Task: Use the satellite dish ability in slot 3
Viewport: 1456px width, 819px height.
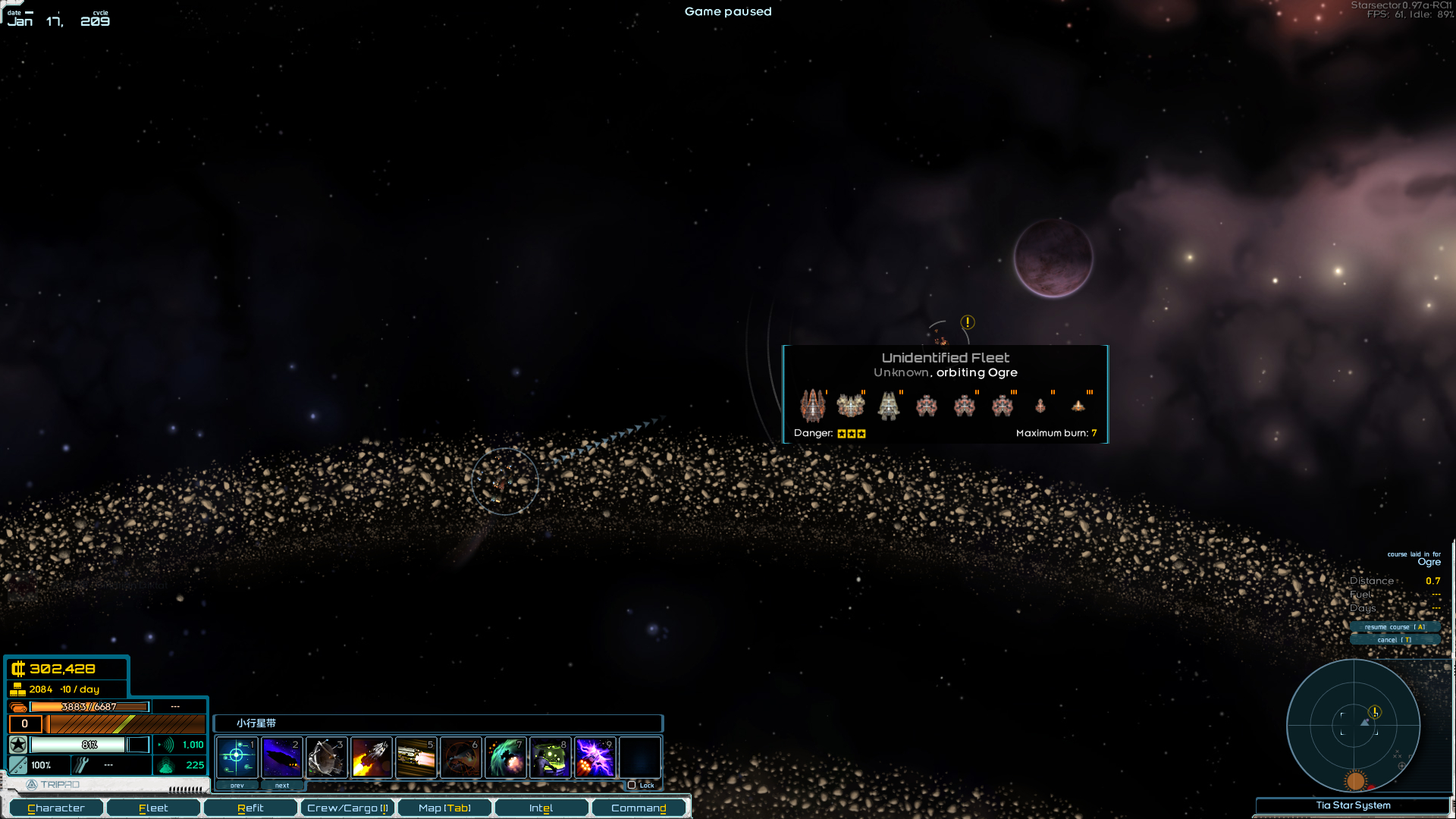Action: 326,757
